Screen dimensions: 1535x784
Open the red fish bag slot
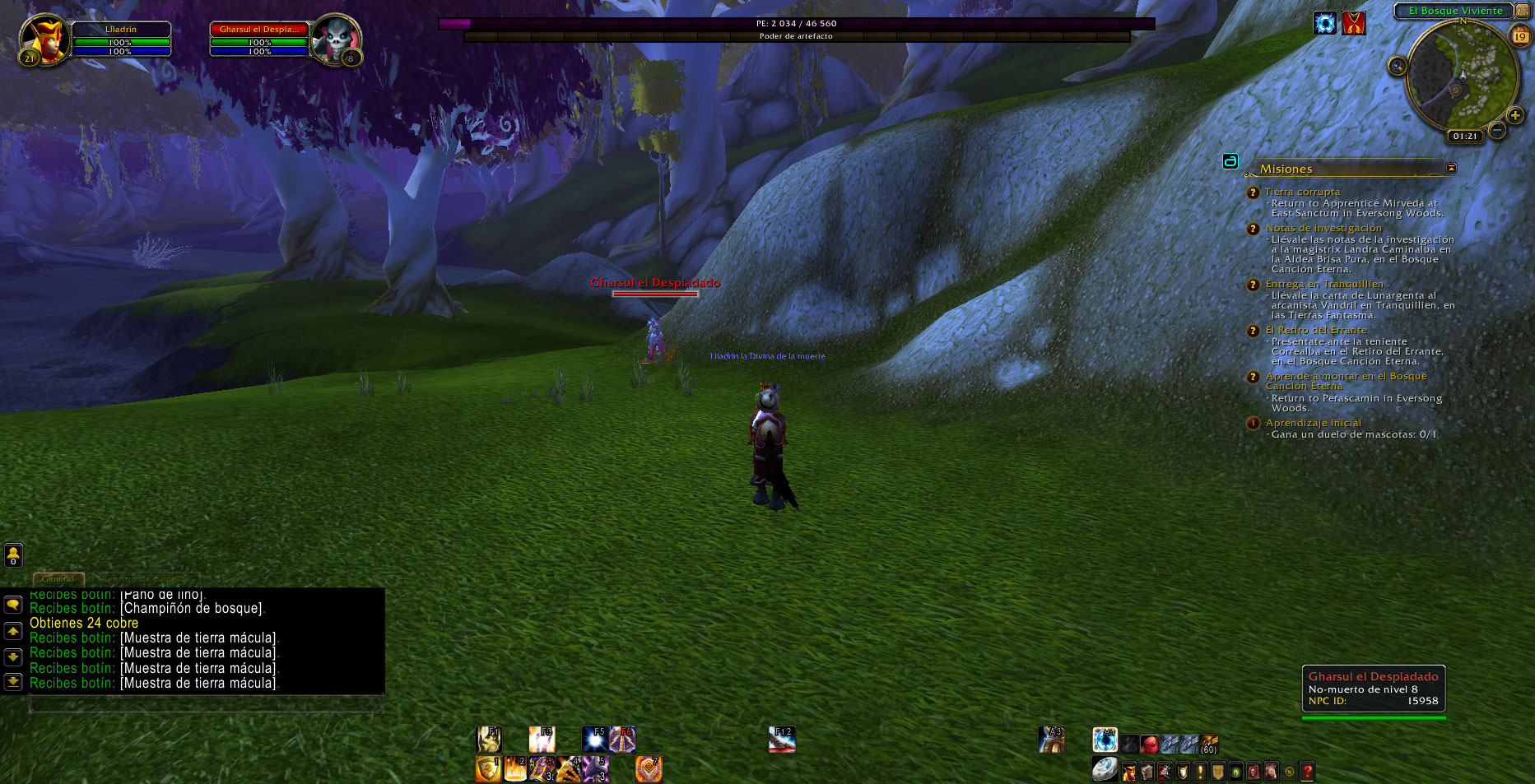(1150, 745)
